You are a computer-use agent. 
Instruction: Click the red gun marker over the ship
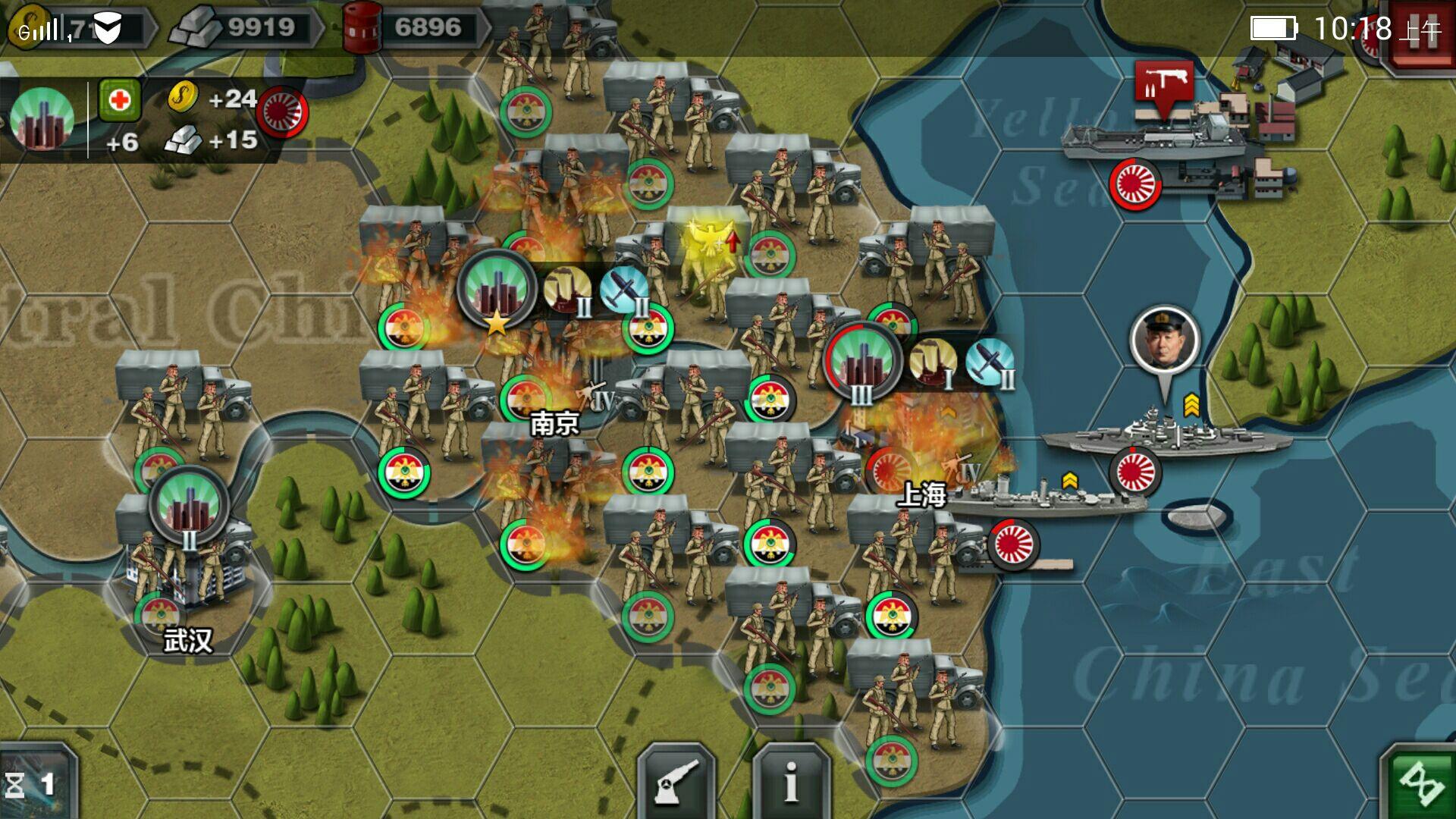[x=1164, y=85]
